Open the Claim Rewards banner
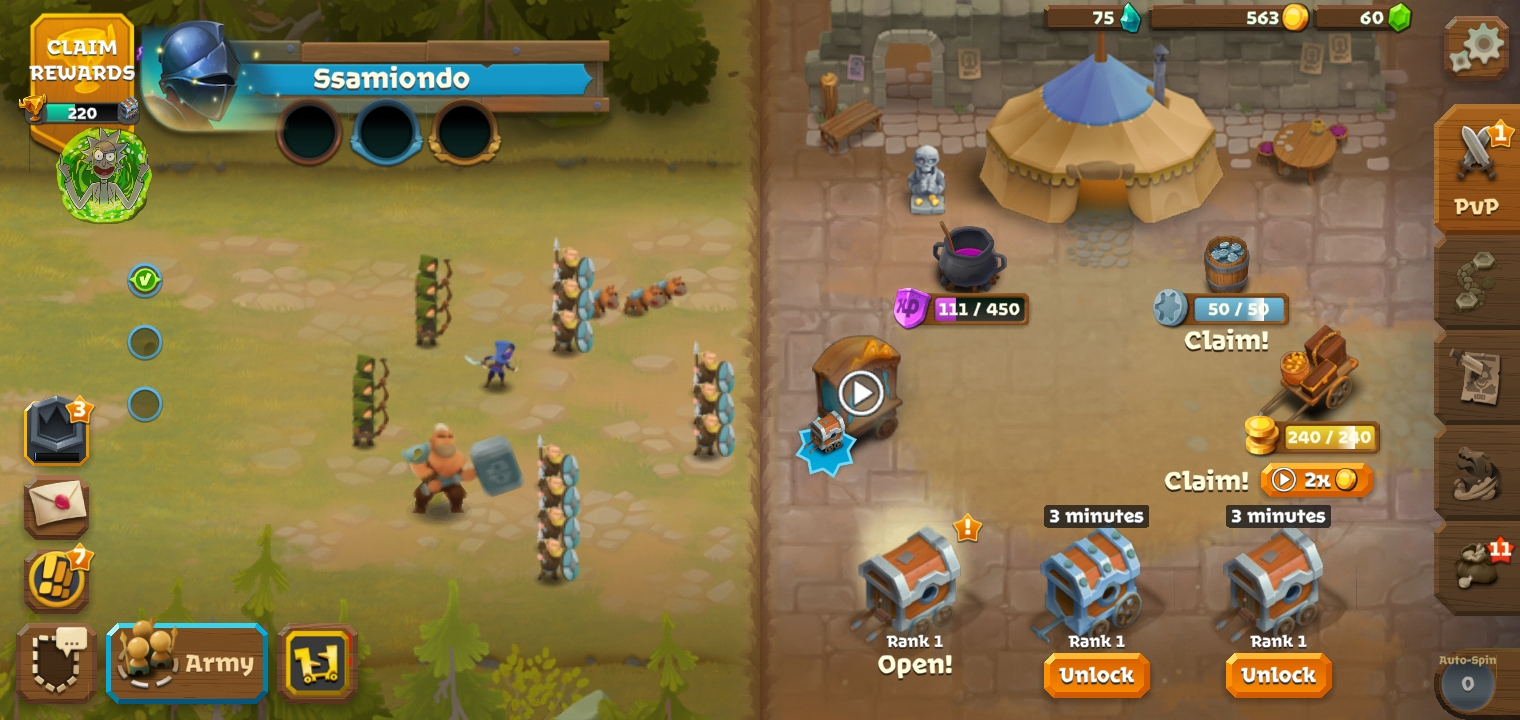 [81, 62]
